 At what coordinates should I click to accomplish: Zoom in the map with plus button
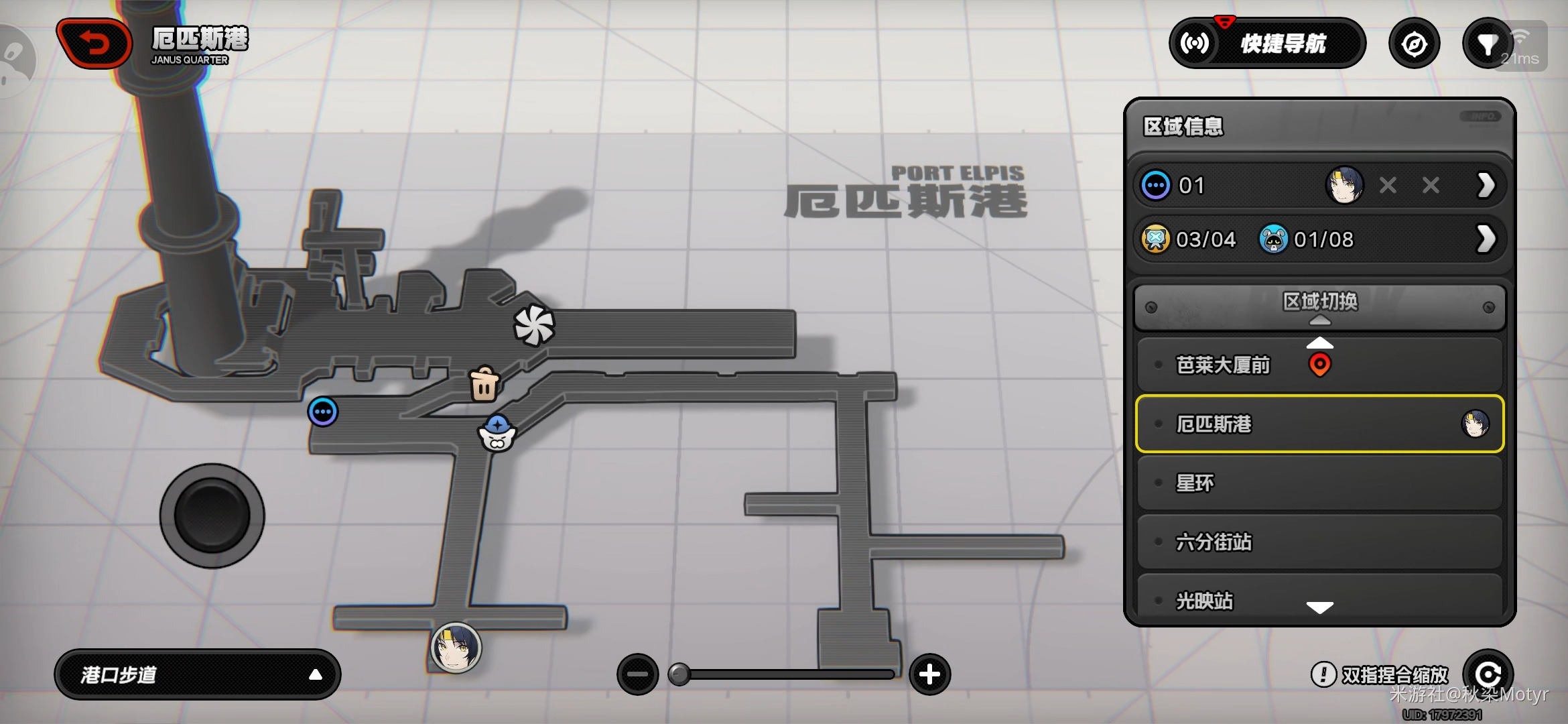coord(929,674)
